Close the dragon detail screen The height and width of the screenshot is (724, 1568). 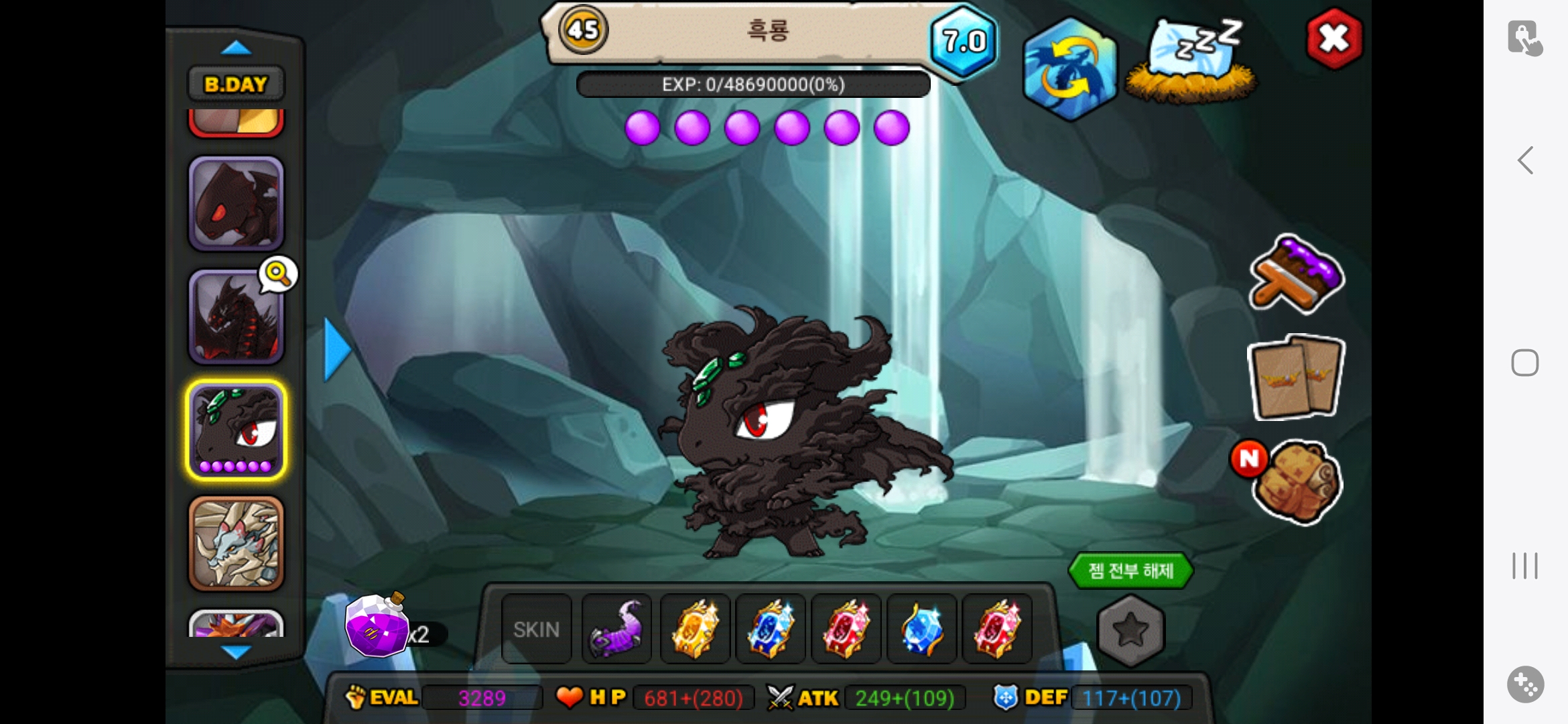pyautogui.click(x=1333, y=39)
